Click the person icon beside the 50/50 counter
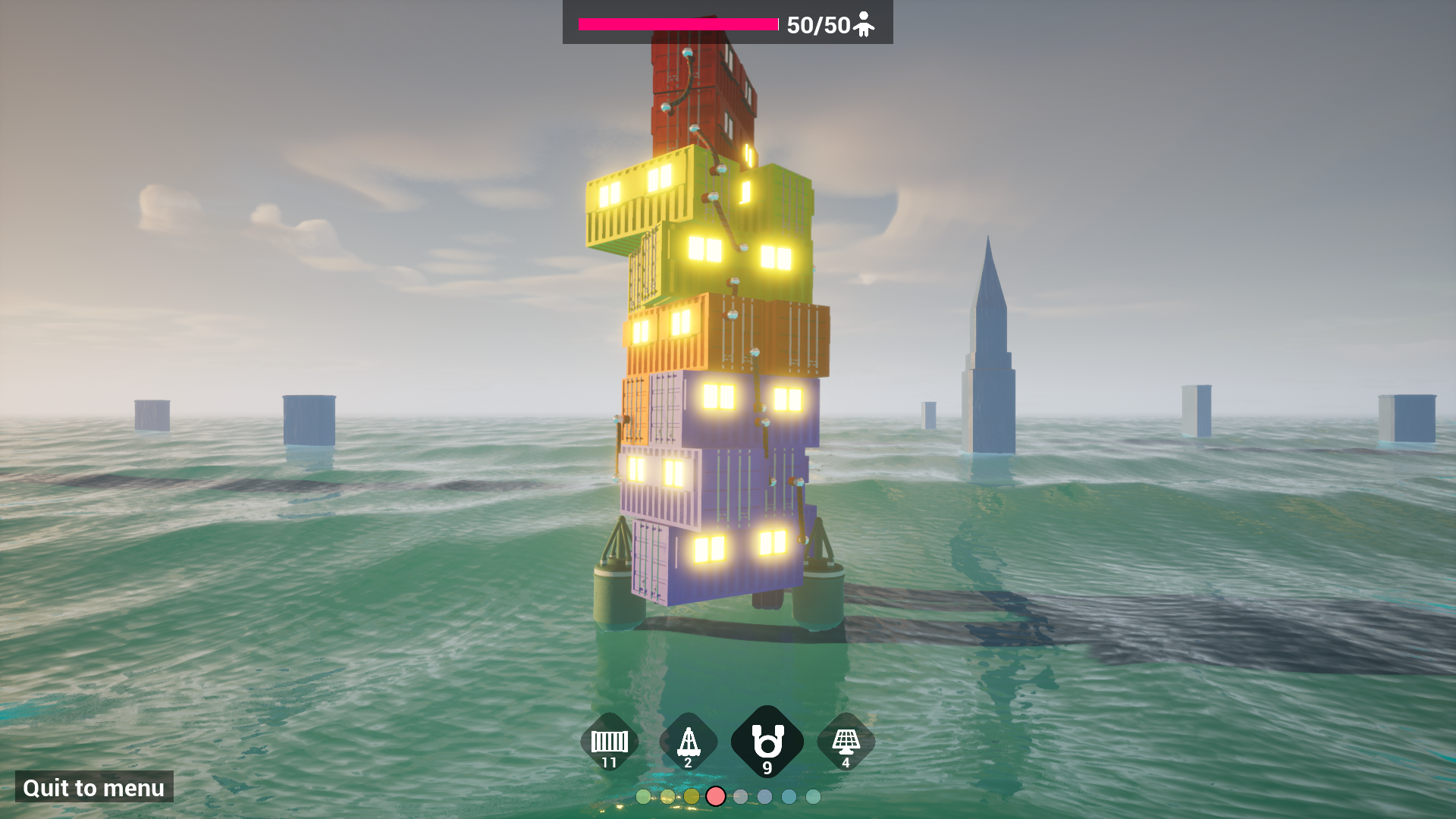The width and height of the screenshot is (1456, 819). click(x=864, y=24)
